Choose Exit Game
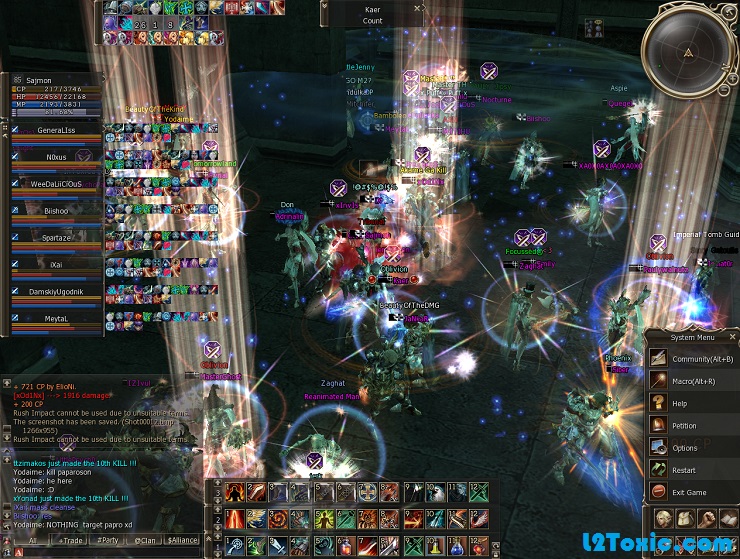The height and width of the screenshot is (559, 740). click(689, 492)
